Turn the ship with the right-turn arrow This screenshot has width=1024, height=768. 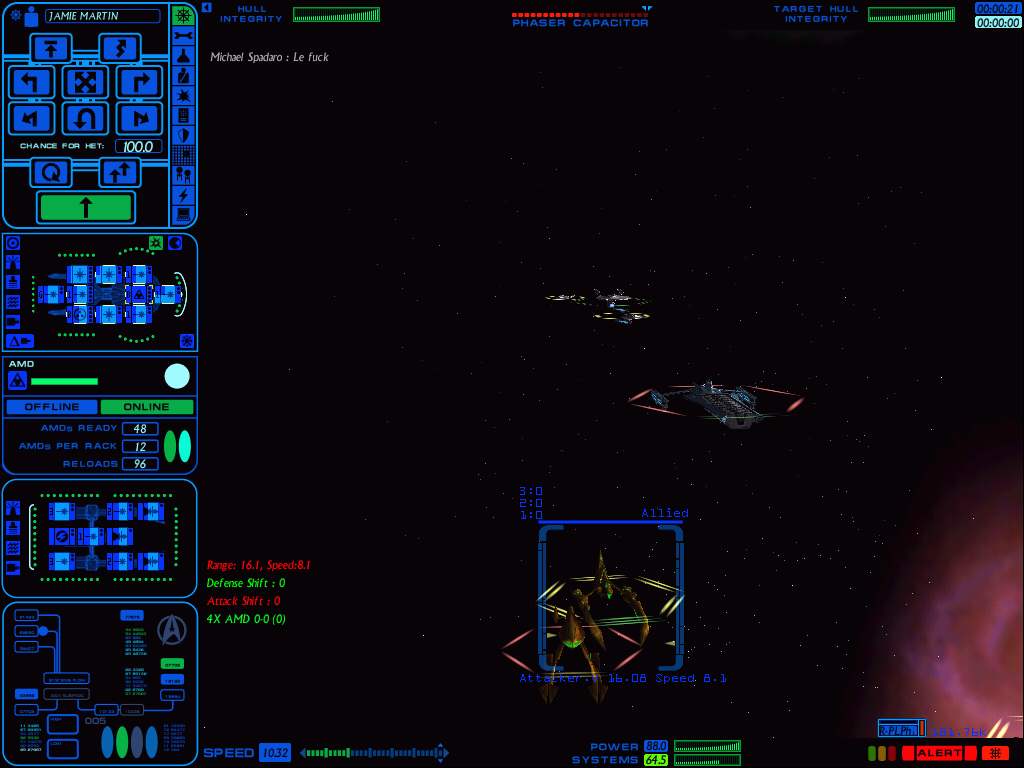[139, 82]
